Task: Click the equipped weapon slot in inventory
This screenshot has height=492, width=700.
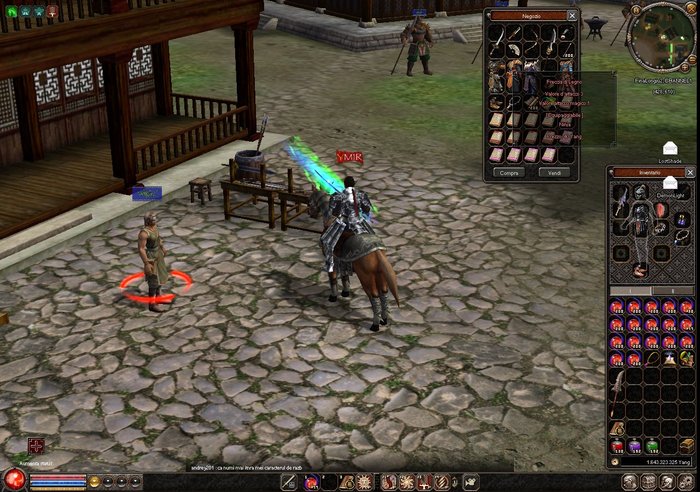Action: click(619, 204)
